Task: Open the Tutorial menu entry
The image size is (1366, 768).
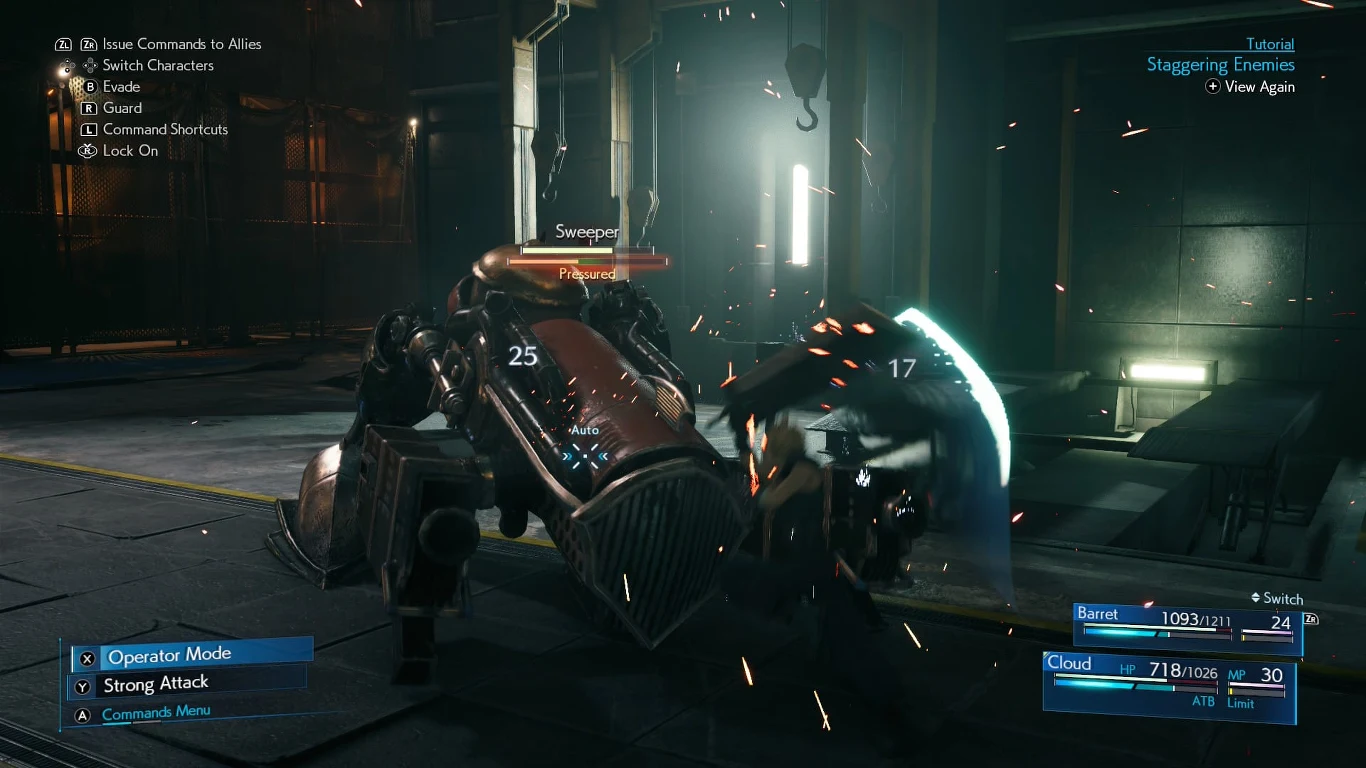Action: coord(1270,44)
